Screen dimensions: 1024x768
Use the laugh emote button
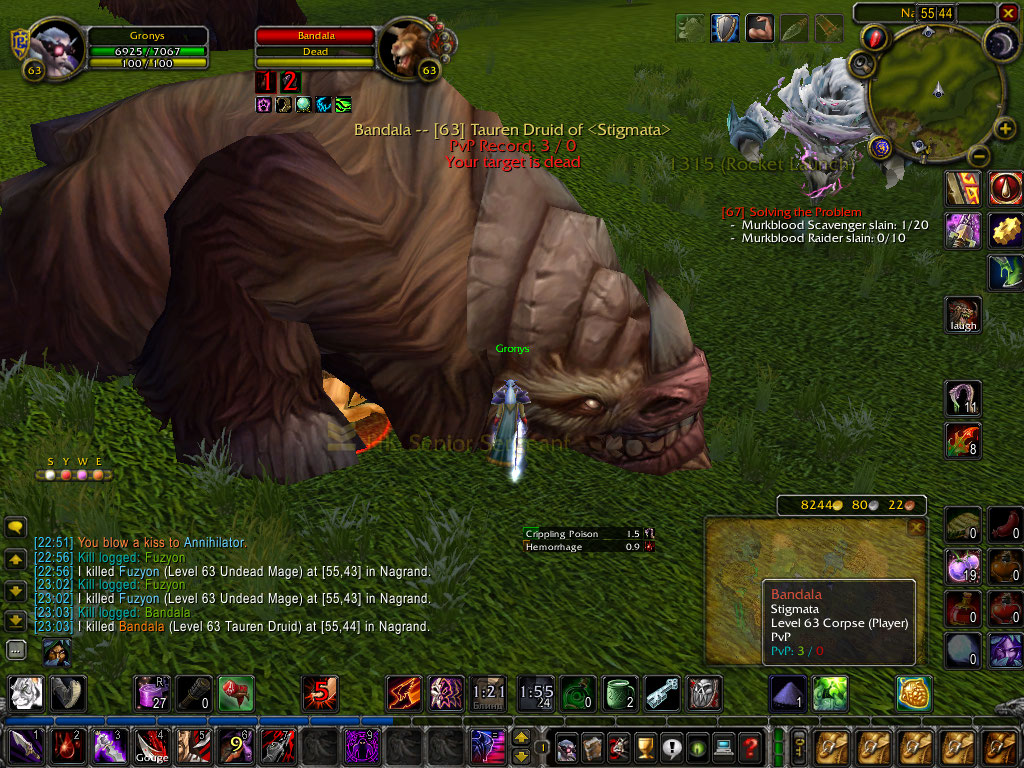[964, 314]
